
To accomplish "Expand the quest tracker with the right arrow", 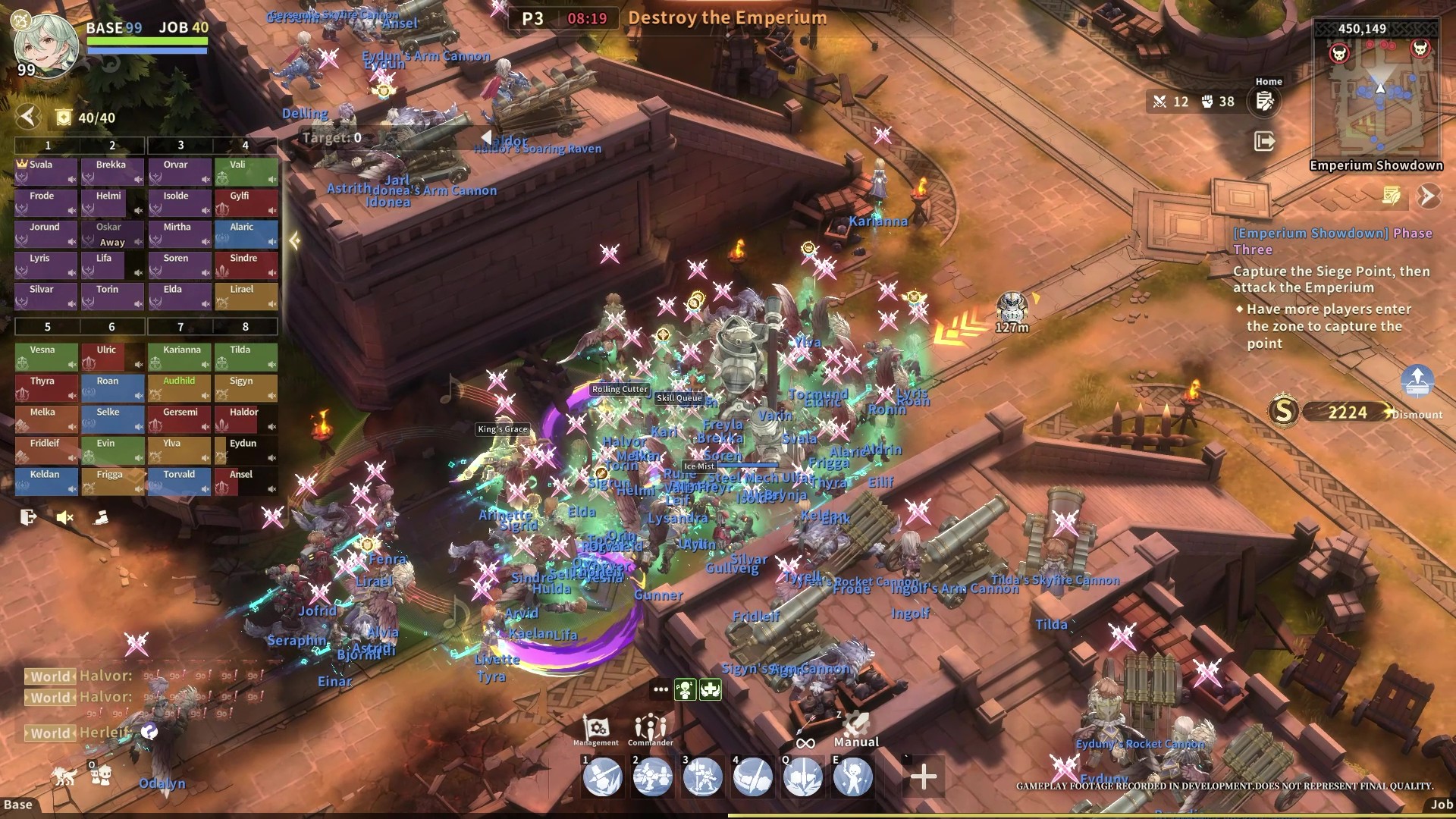I will click(x=1428, y=196).
